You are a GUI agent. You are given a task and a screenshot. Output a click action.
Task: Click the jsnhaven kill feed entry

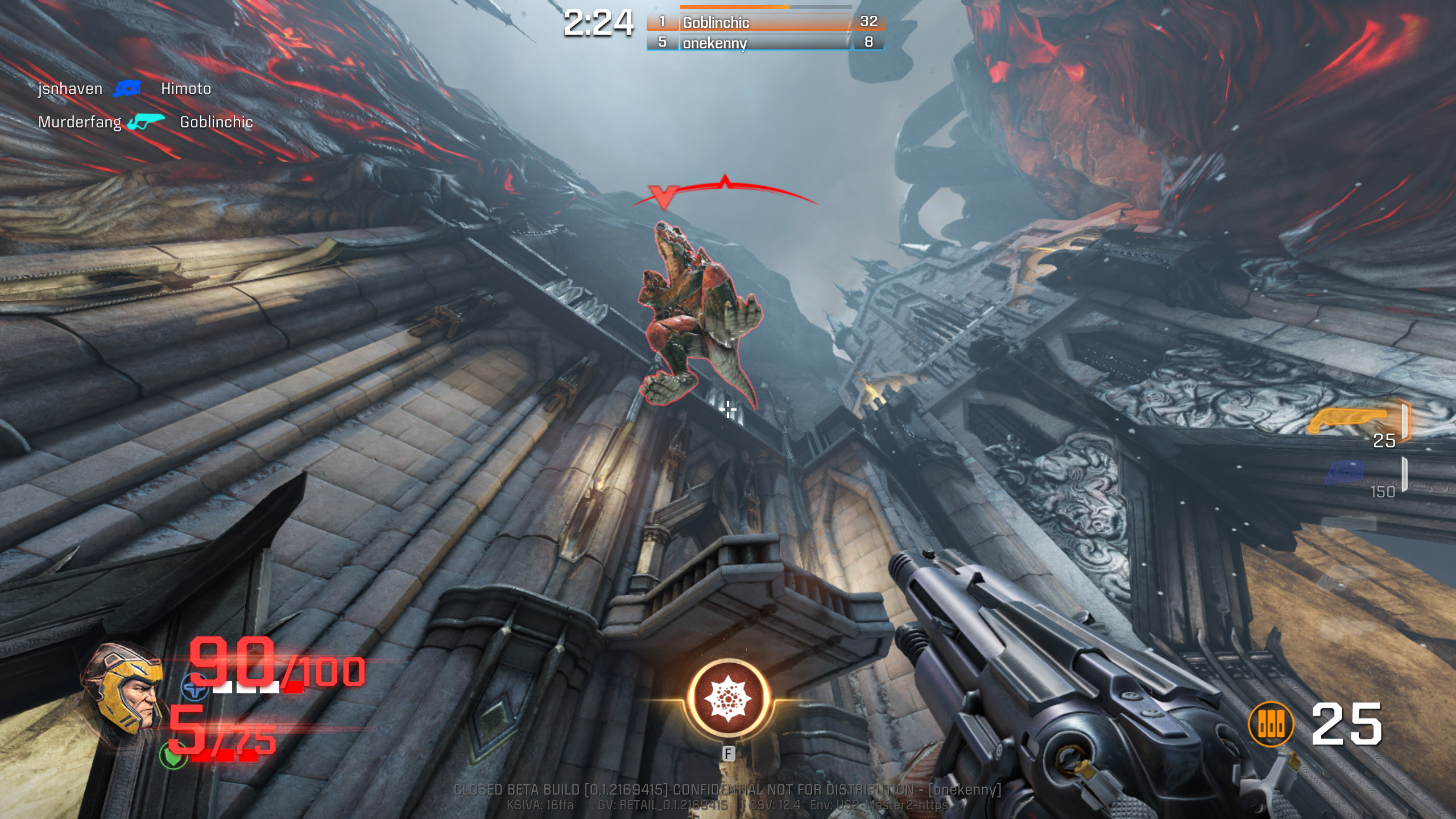tap(71, 89)
